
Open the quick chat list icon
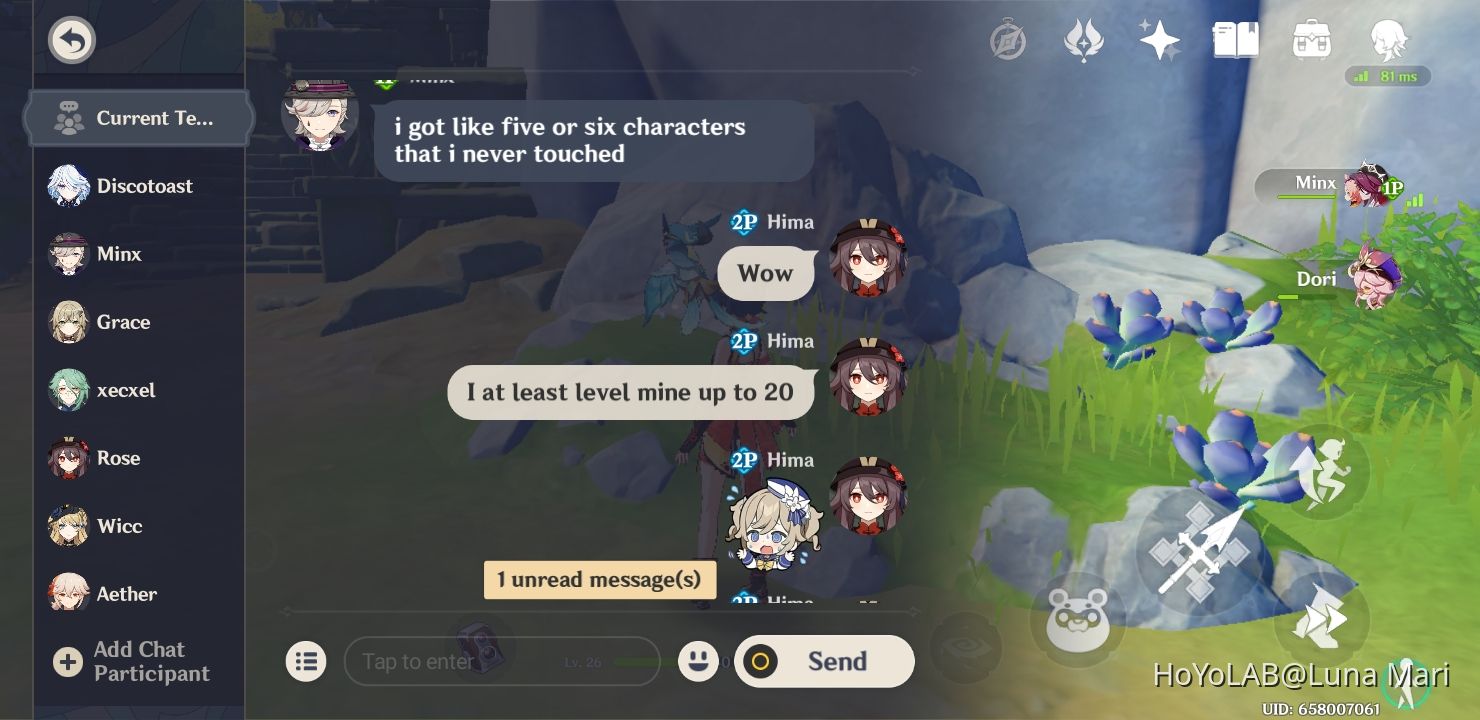click(307, 661)
